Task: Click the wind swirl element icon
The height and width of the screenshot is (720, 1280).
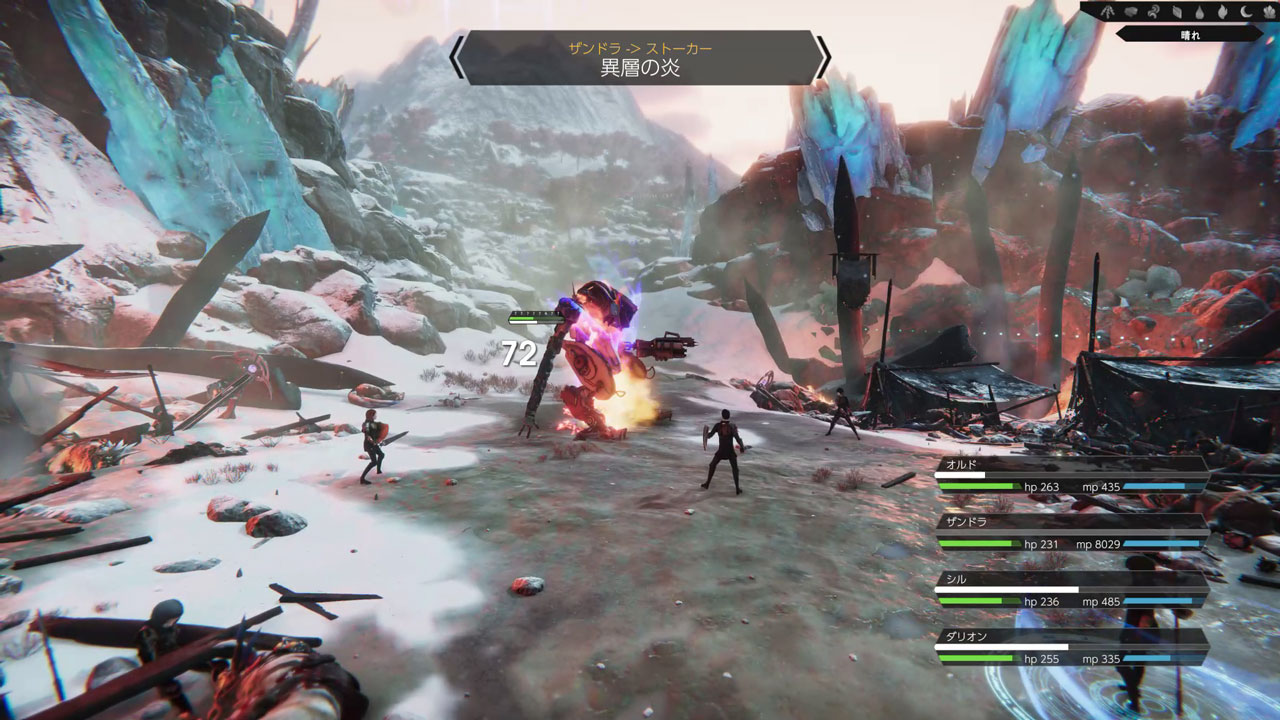Action: (x=1152, y=12)
